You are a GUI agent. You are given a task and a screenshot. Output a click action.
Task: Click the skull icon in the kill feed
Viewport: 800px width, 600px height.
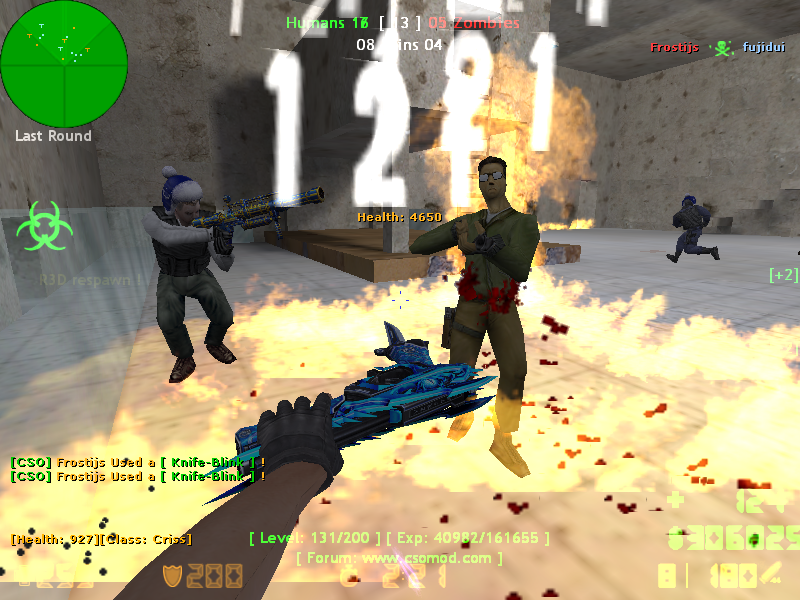tap(720, 47)
